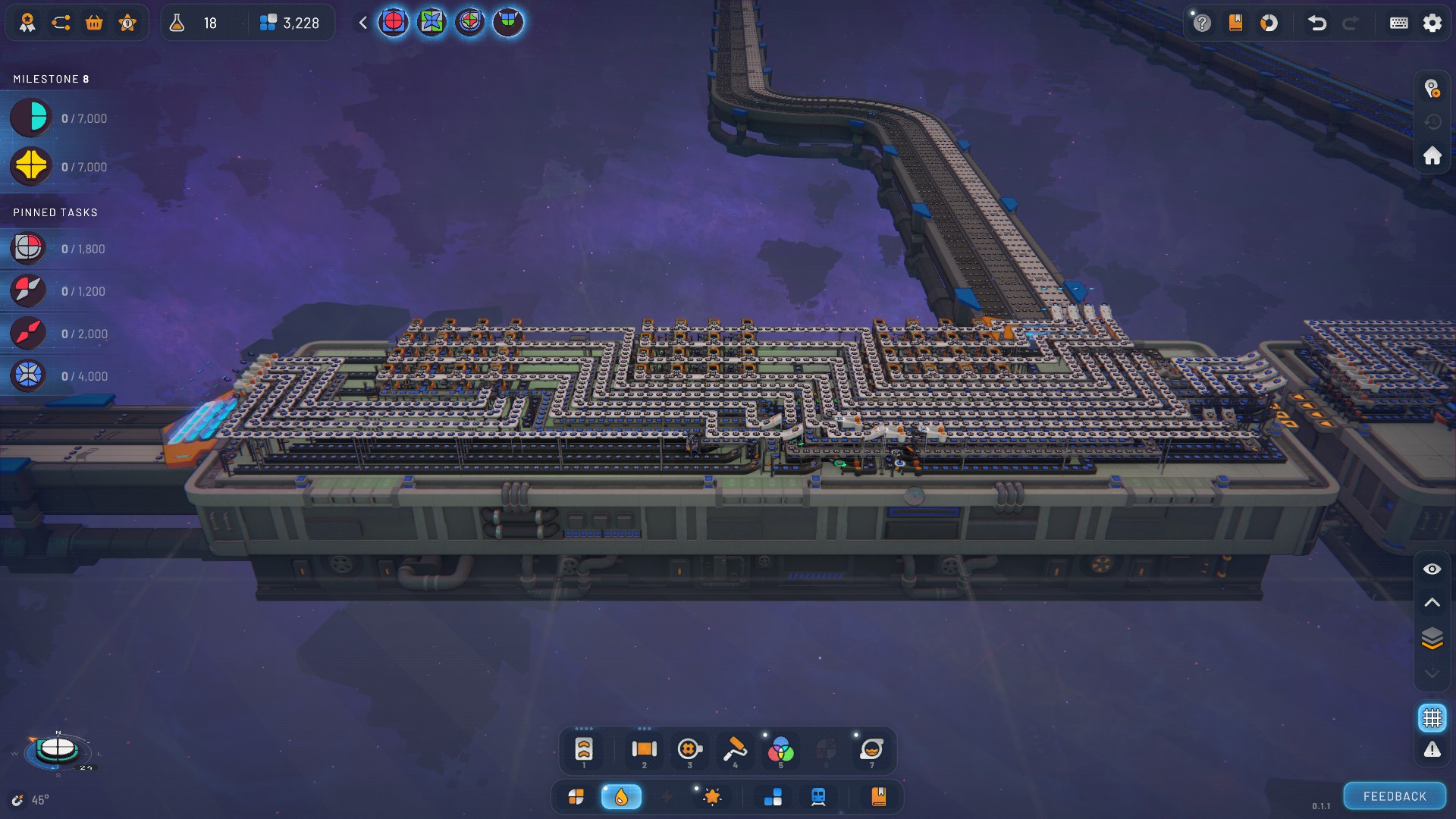Jump to base with the home button
1456x819 pixels.
[1432, 155]
